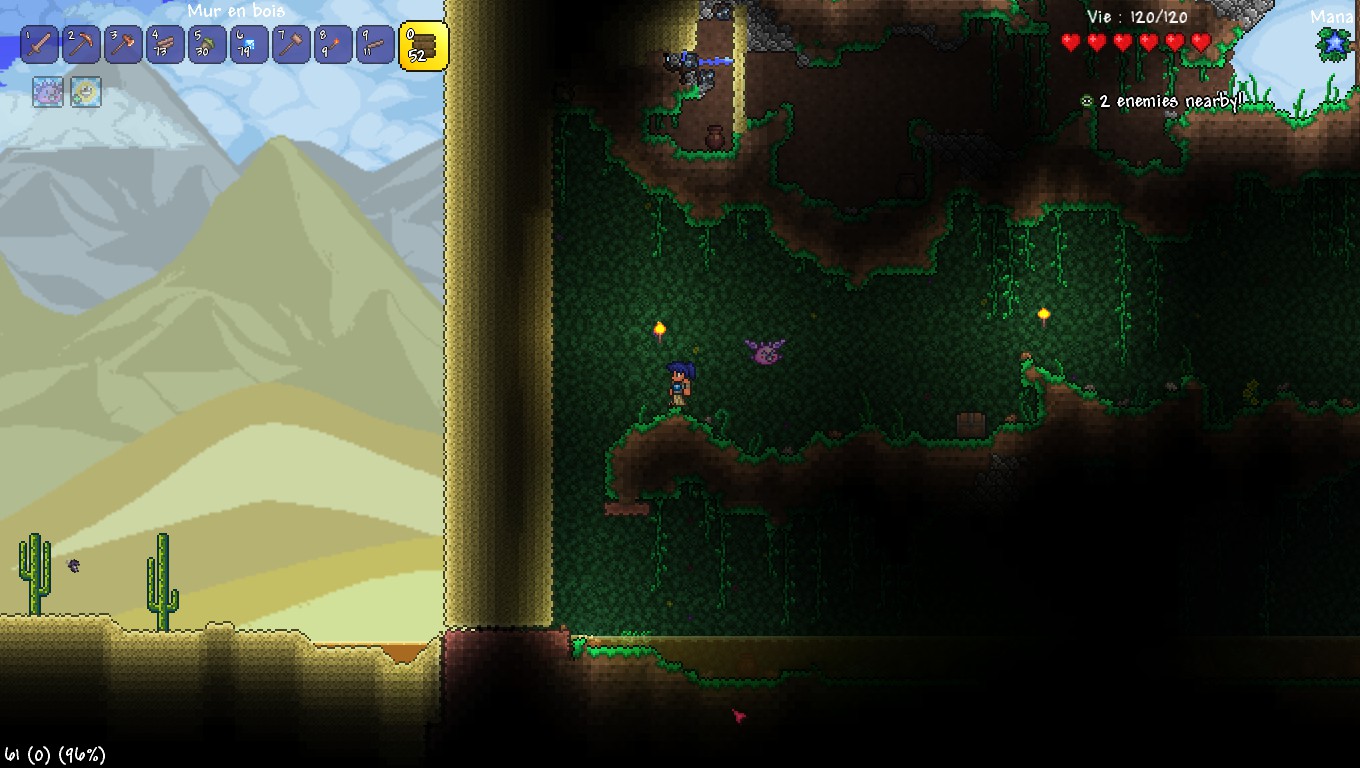This screenshot has width=1360, height=768.
Task: Select the copper axe in slot 3
Action: (123, 45)
